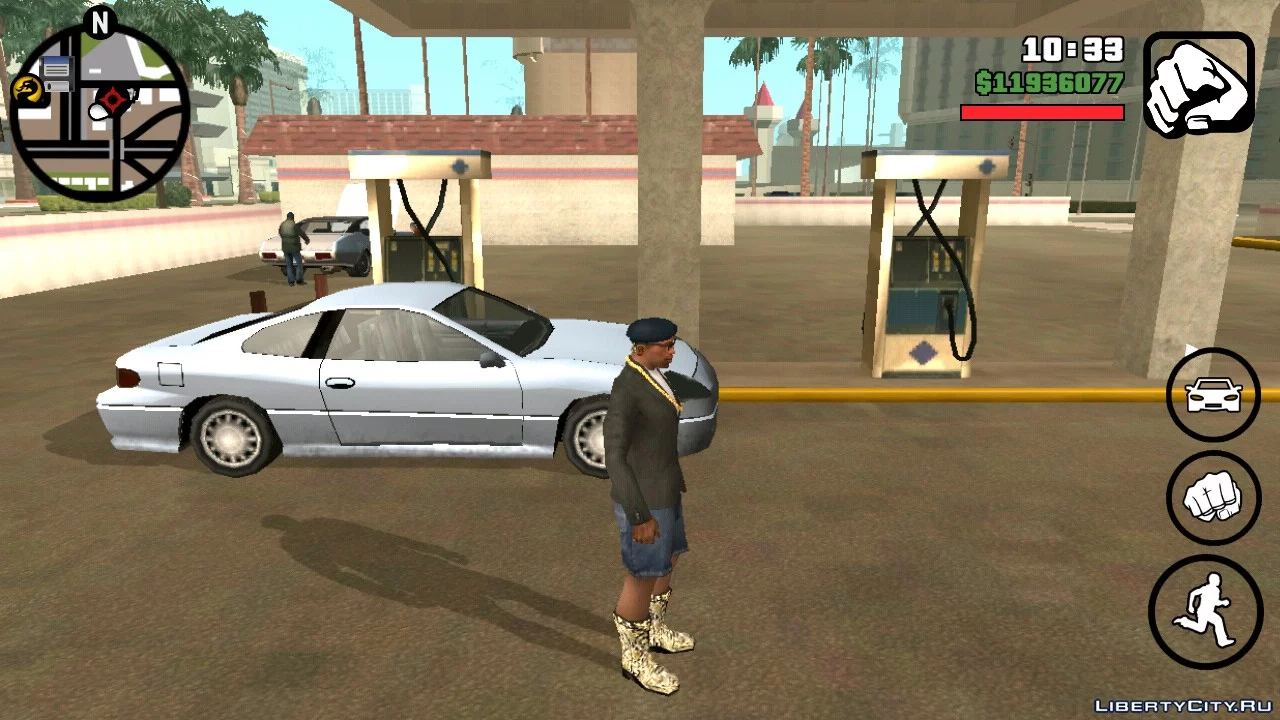Viewport: 1280px width, 720px height.
Task: Punch using the fist attack button
Action: click(1213, 498)
